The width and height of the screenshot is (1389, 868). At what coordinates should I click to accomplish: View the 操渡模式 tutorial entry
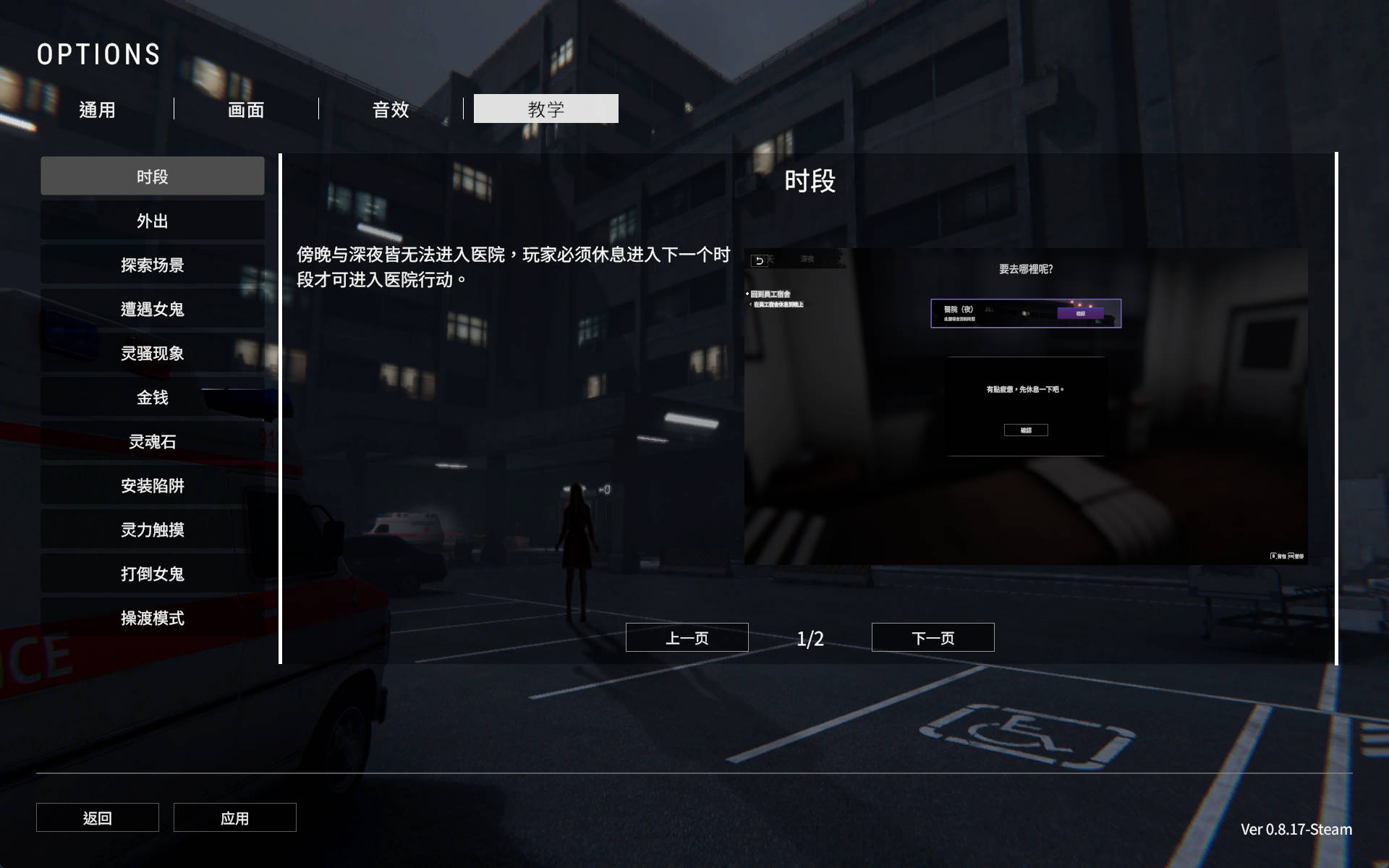tap(152, 618)
